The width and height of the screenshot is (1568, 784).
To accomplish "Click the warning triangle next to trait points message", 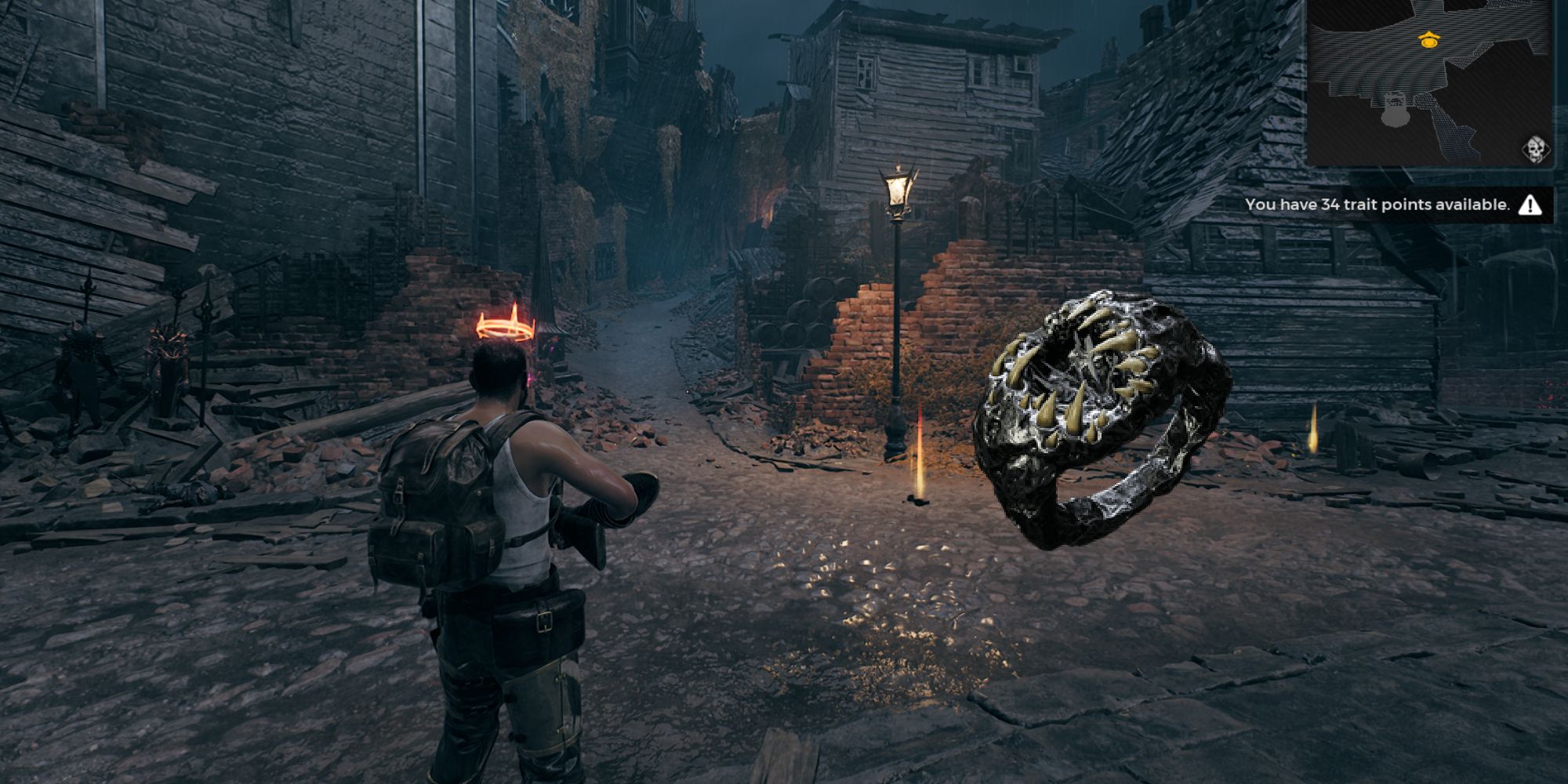I will pyautogui.click(x=1529, y=205).
